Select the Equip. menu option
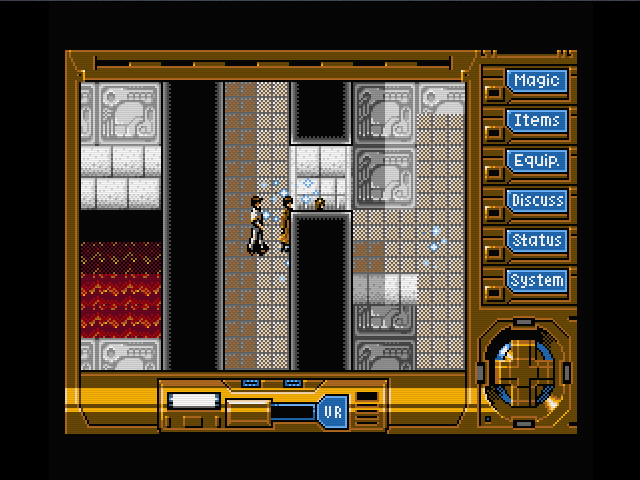Viewport: 640px width, 480px height. pos(537,161)
